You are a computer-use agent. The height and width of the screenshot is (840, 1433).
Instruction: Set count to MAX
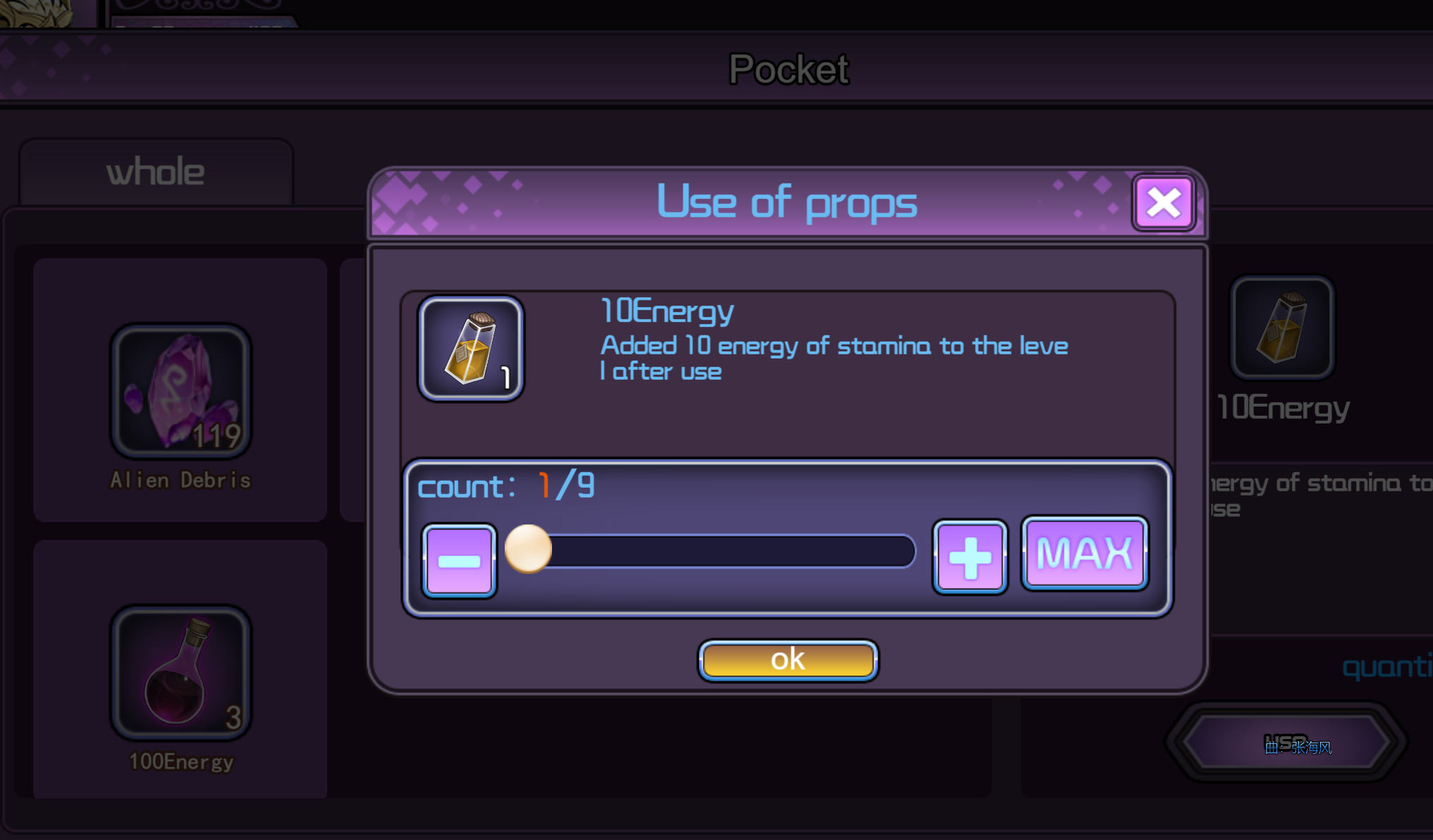1084,553
